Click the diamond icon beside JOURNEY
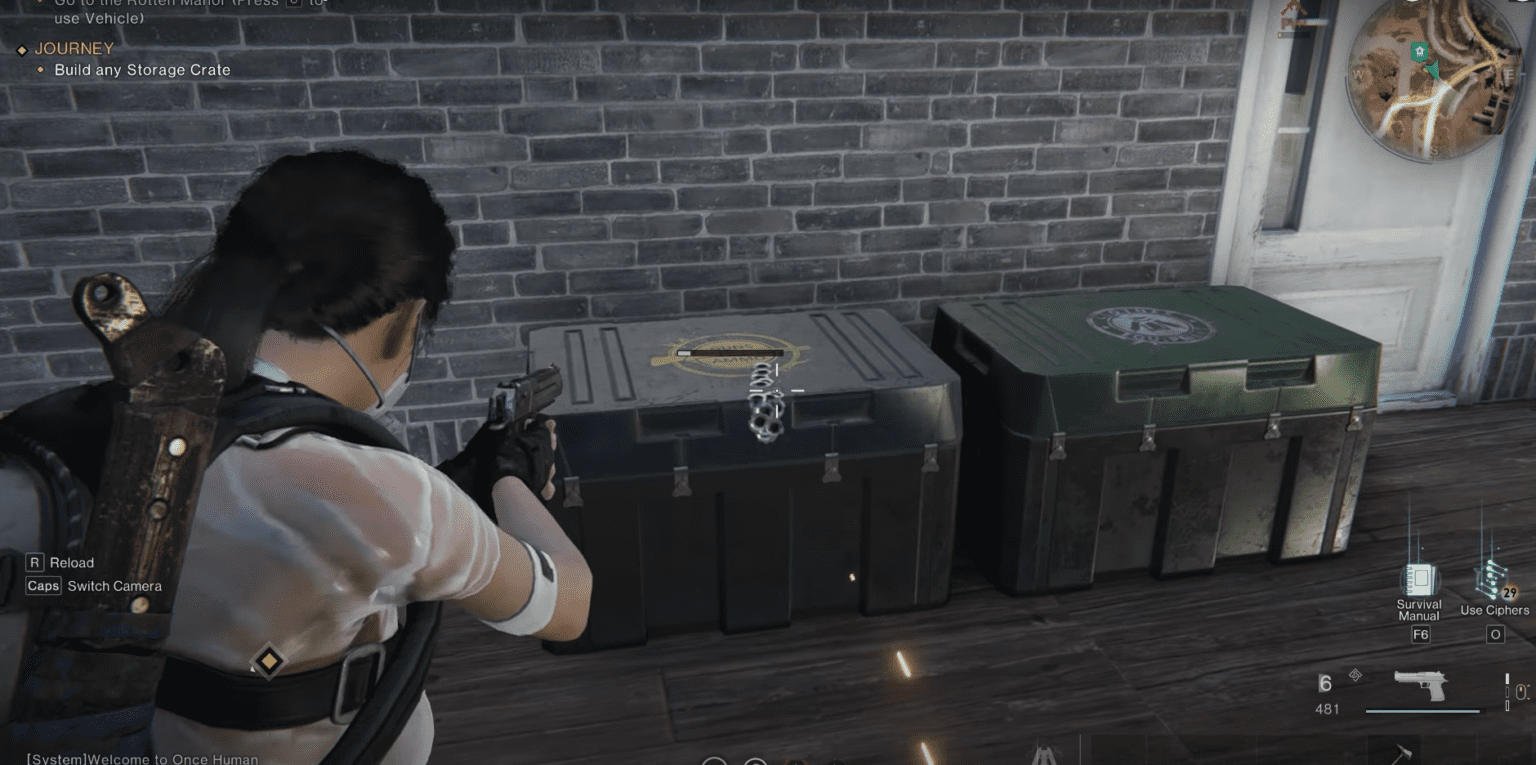Screen dimensions: 1536x765 (x=20, y=48)
